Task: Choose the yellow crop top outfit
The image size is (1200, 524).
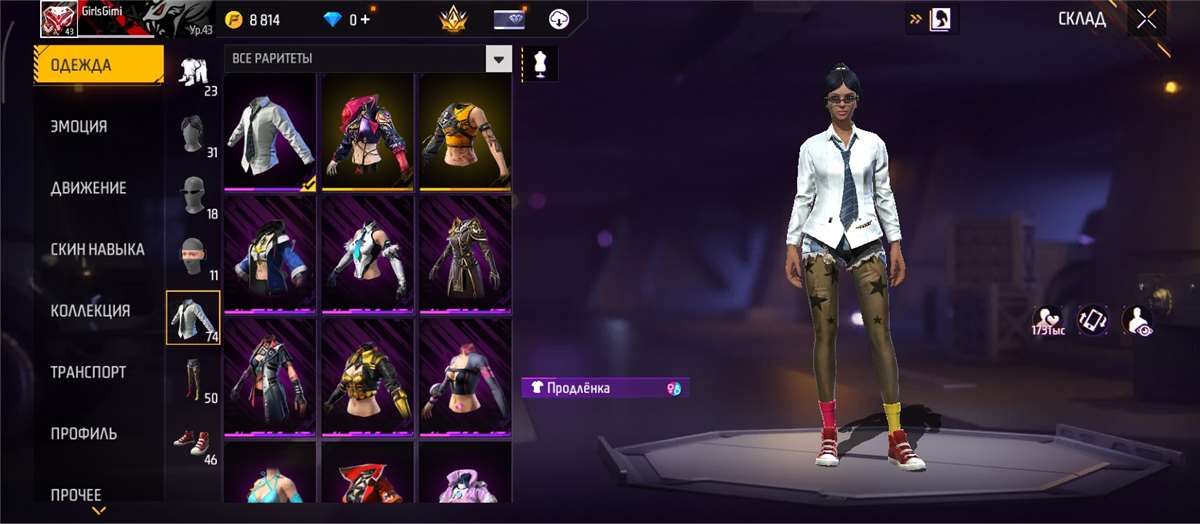Action: 465,132
